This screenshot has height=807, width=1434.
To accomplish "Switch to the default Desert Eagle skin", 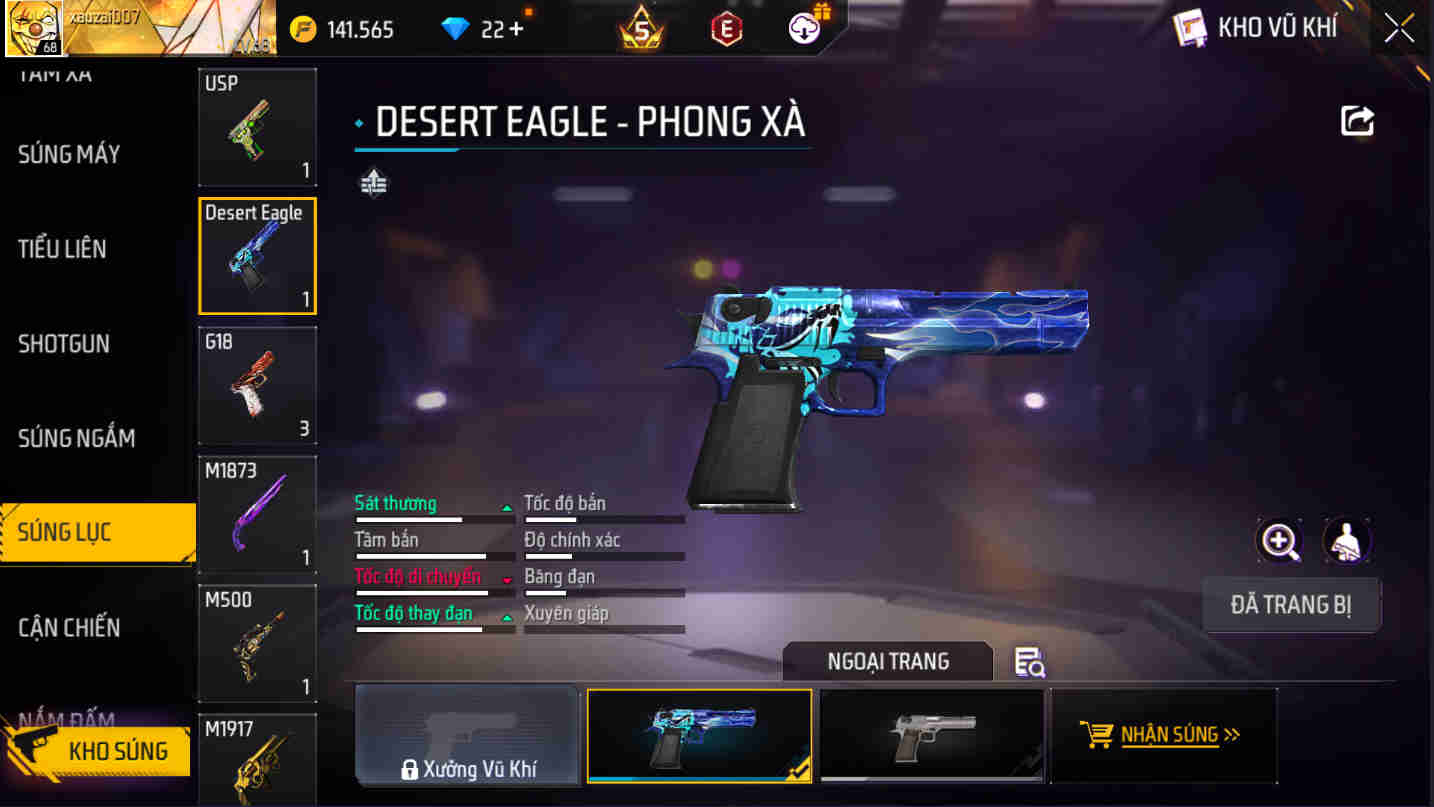I will pyautogui.click(x=931, y=735).
